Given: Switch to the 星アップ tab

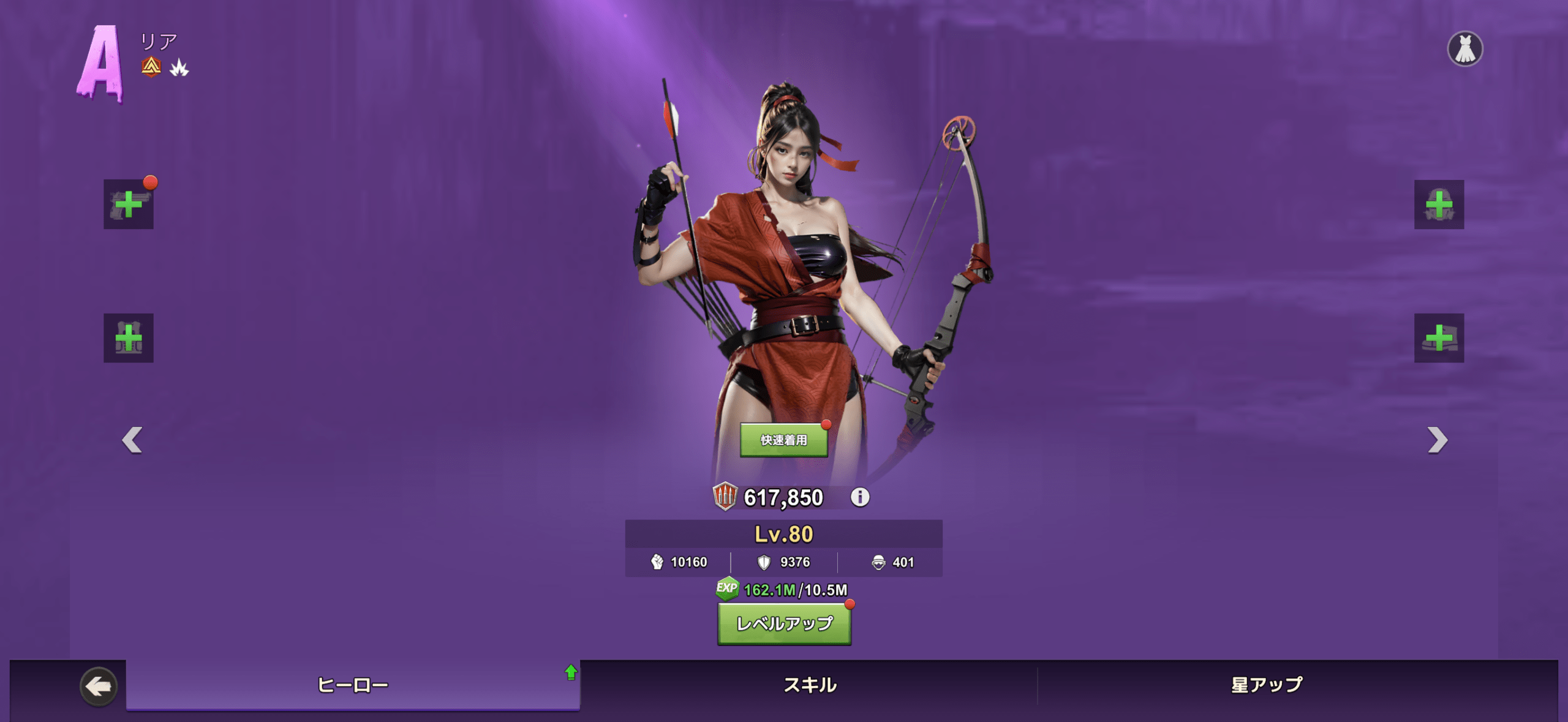Looking at the screenshot, I should (1267, 685).
